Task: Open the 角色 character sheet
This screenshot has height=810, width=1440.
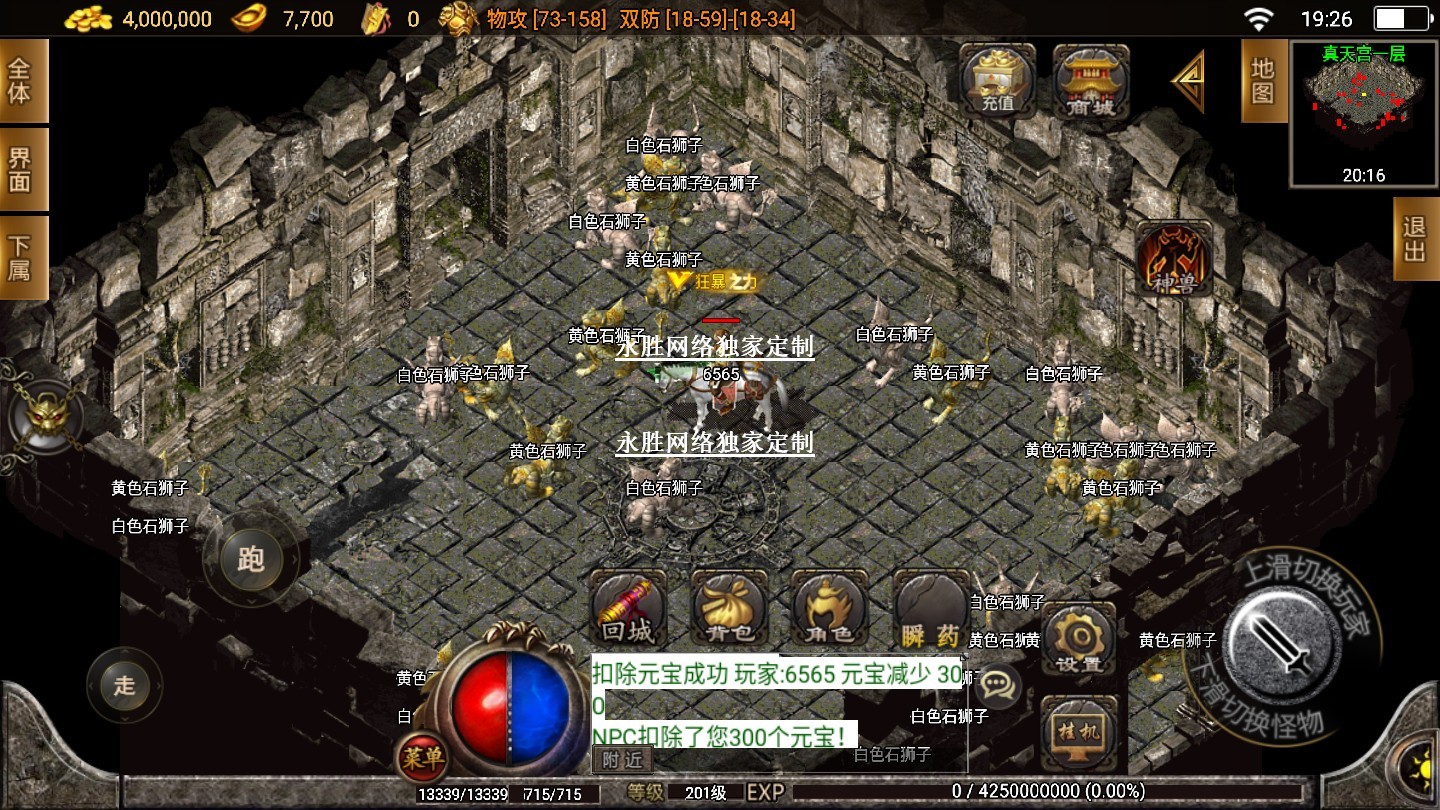Action: pyautogui.click(x=829, y=609)
